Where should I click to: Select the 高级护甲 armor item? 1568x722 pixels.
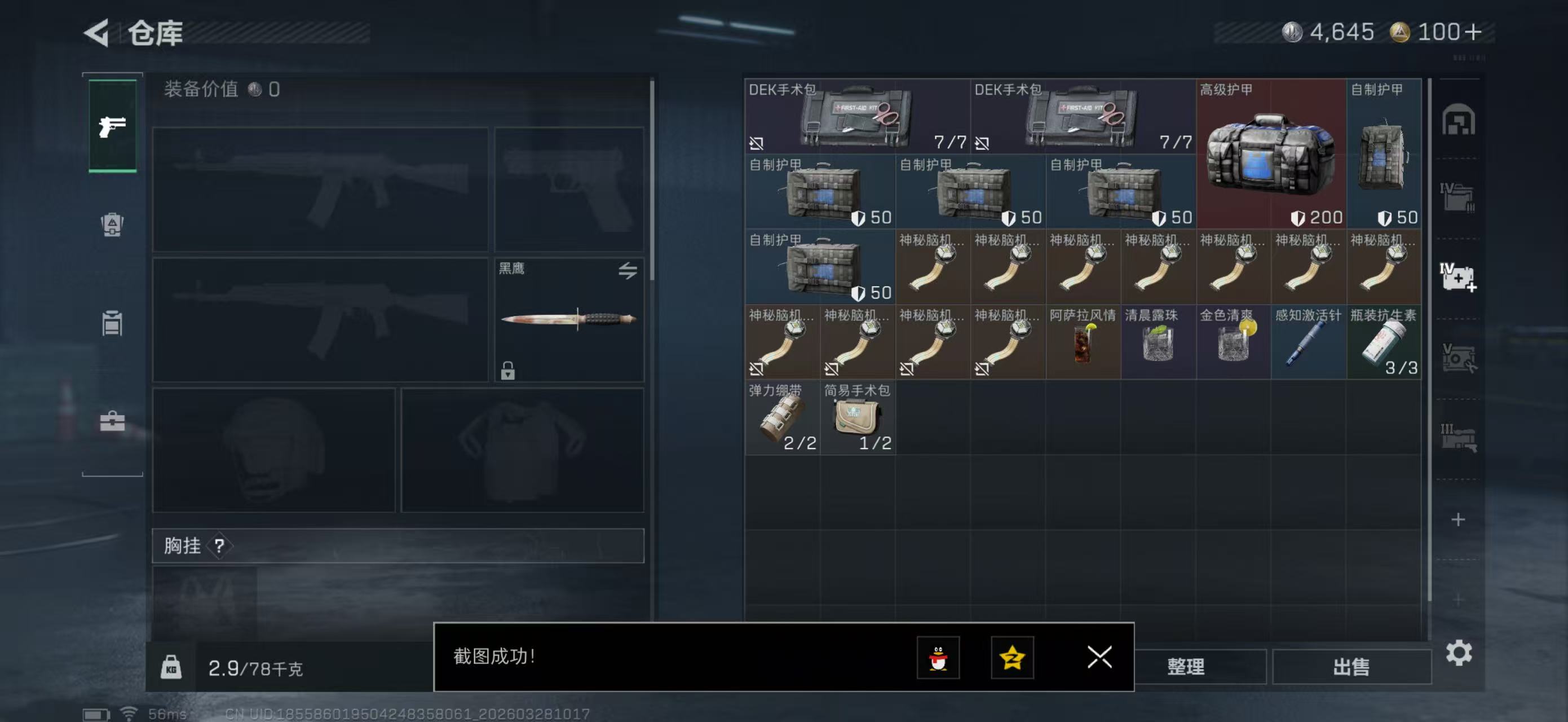pyautogui.click(x=1271, y=153)
